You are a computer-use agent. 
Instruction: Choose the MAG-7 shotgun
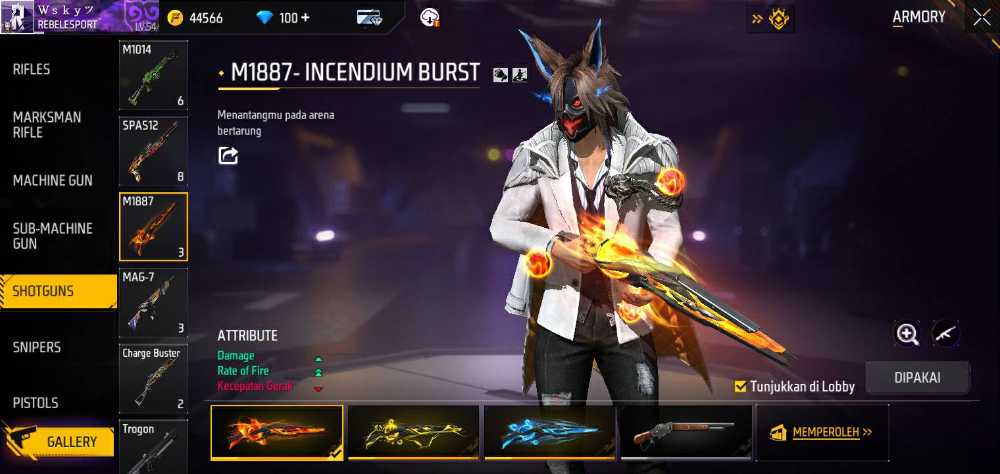pos(153,302)
